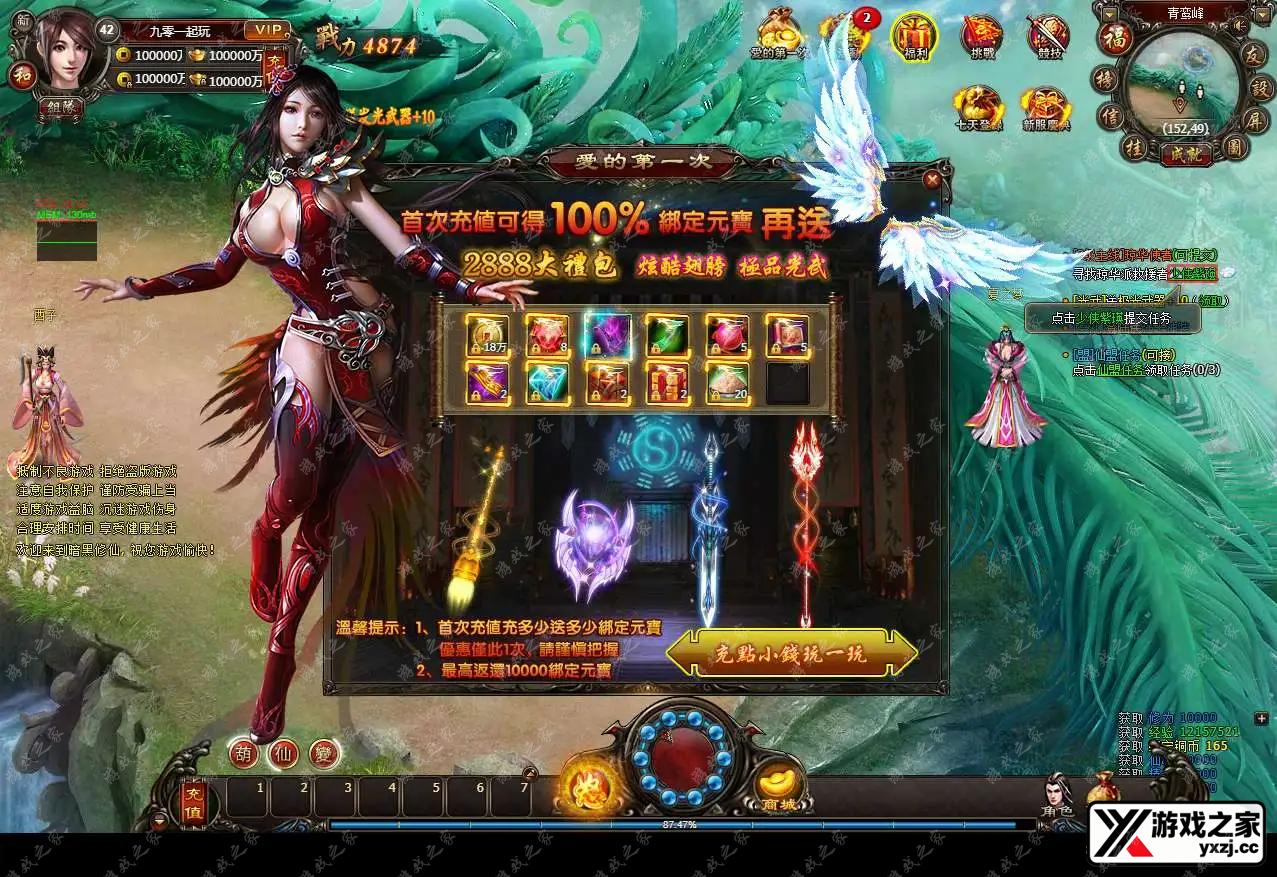1277x877 pixels.
Task: Select the 18万 gold coin reward slot
Action: pos(488,335)
